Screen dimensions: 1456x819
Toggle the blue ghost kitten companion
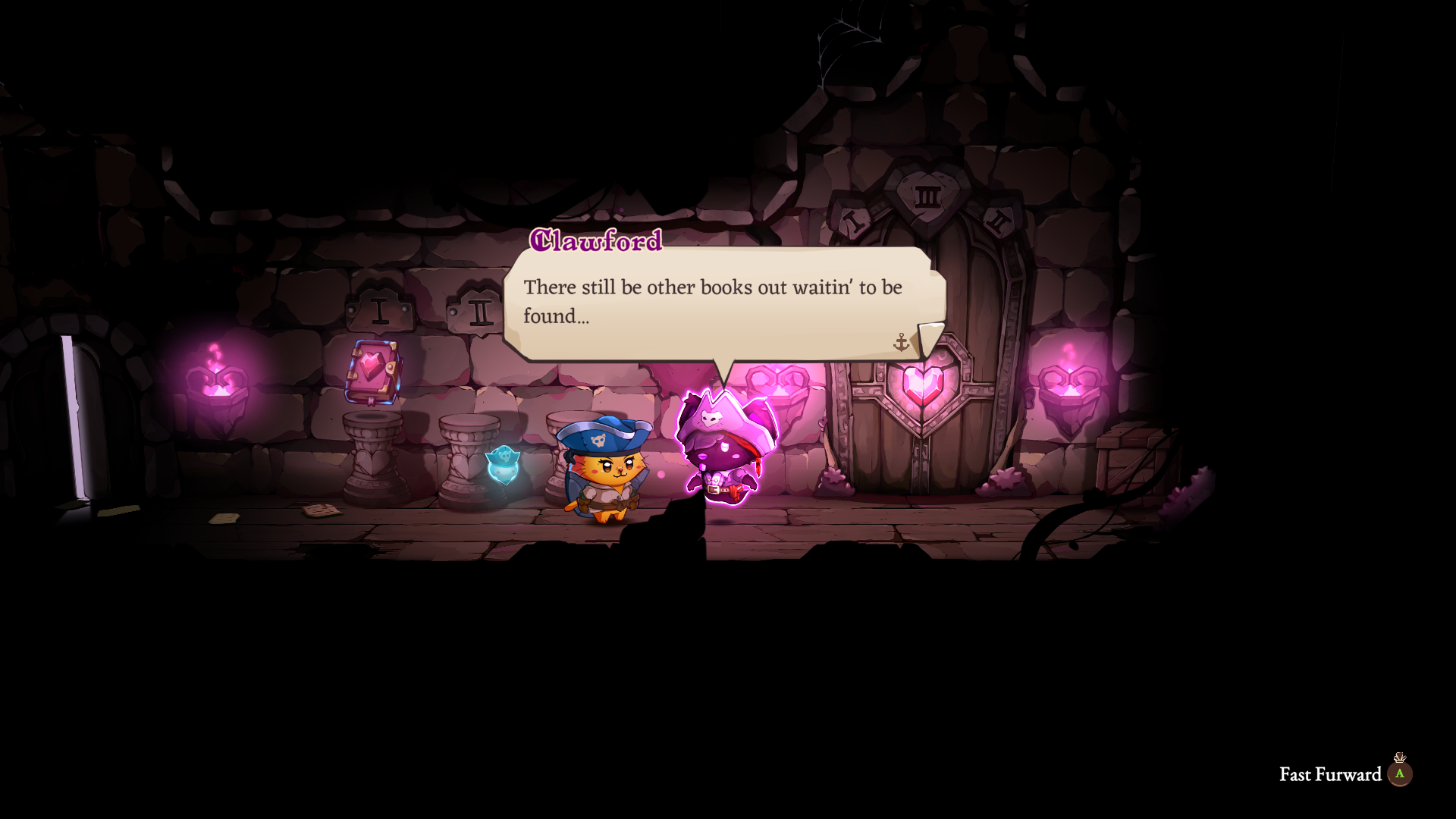pyautogui.click(x=503, y=466)
